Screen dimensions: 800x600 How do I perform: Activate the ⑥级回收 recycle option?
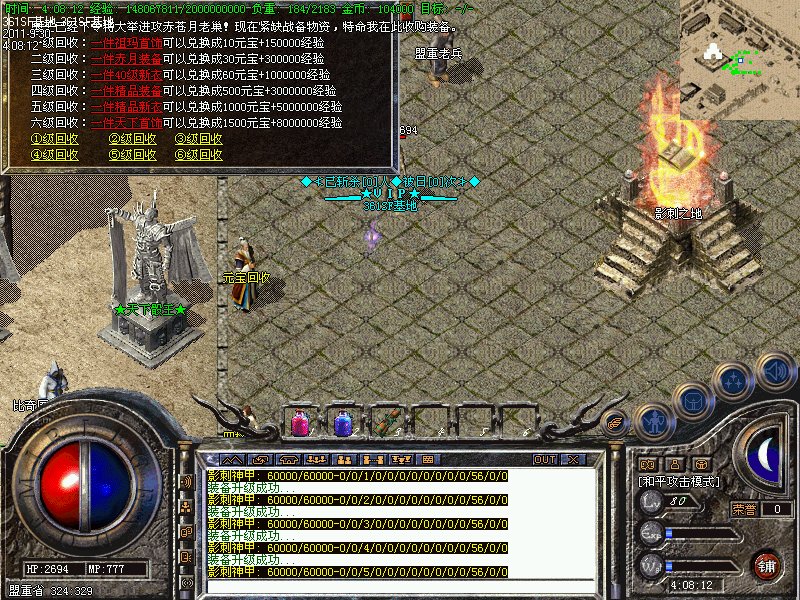(198, 155)
